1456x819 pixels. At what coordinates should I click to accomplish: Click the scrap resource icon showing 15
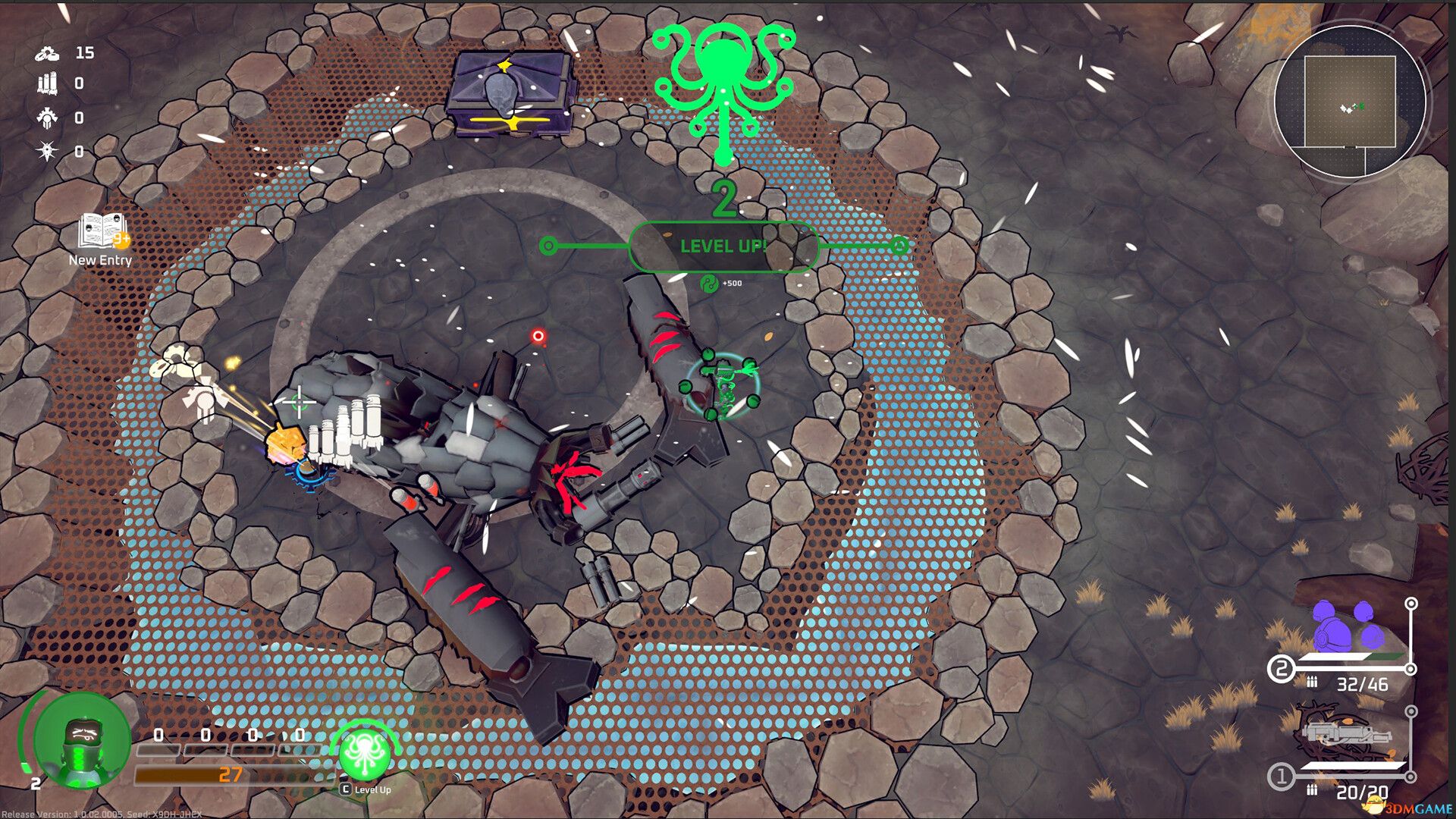(48, 55)
